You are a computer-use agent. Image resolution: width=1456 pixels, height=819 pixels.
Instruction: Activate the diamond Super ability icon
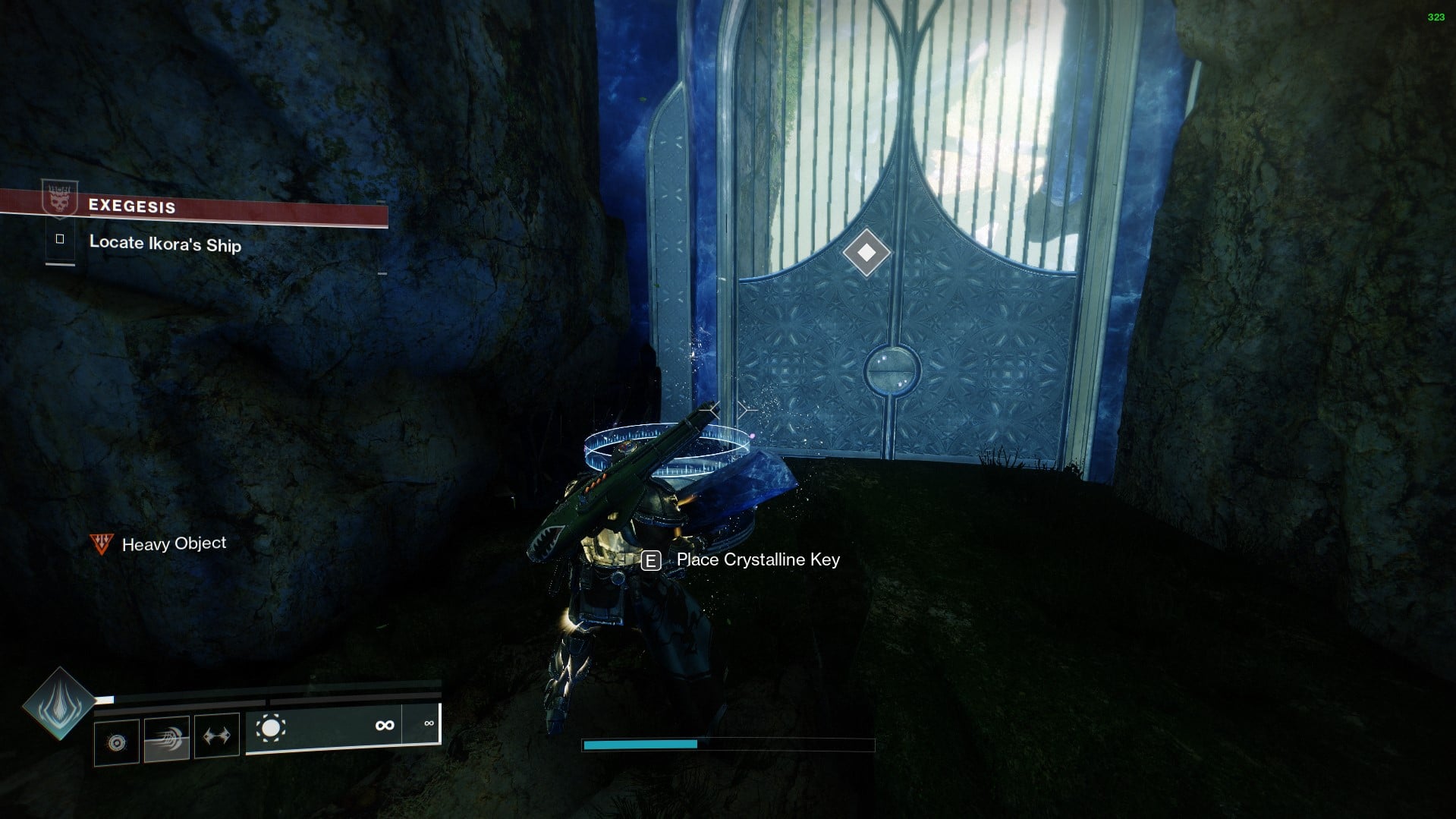click(58, 703)
